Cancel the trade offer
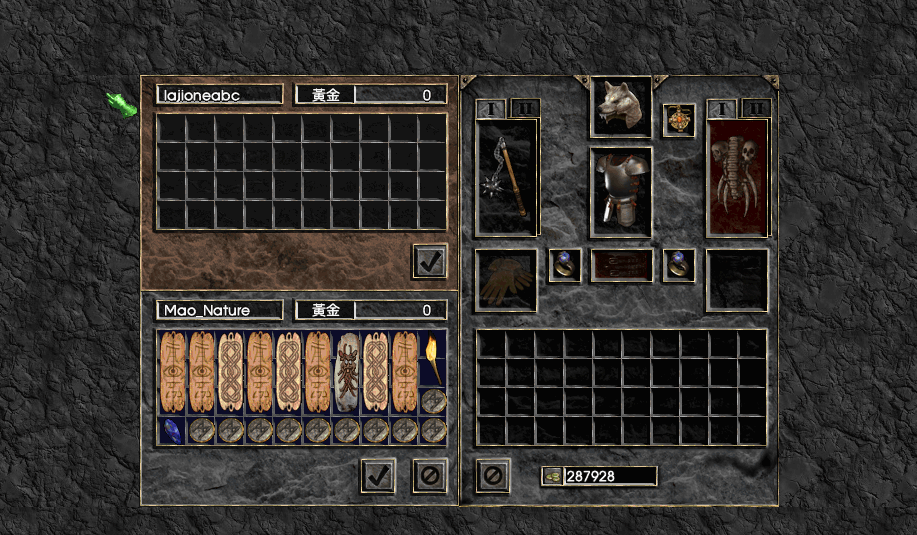 click(430, 475)
